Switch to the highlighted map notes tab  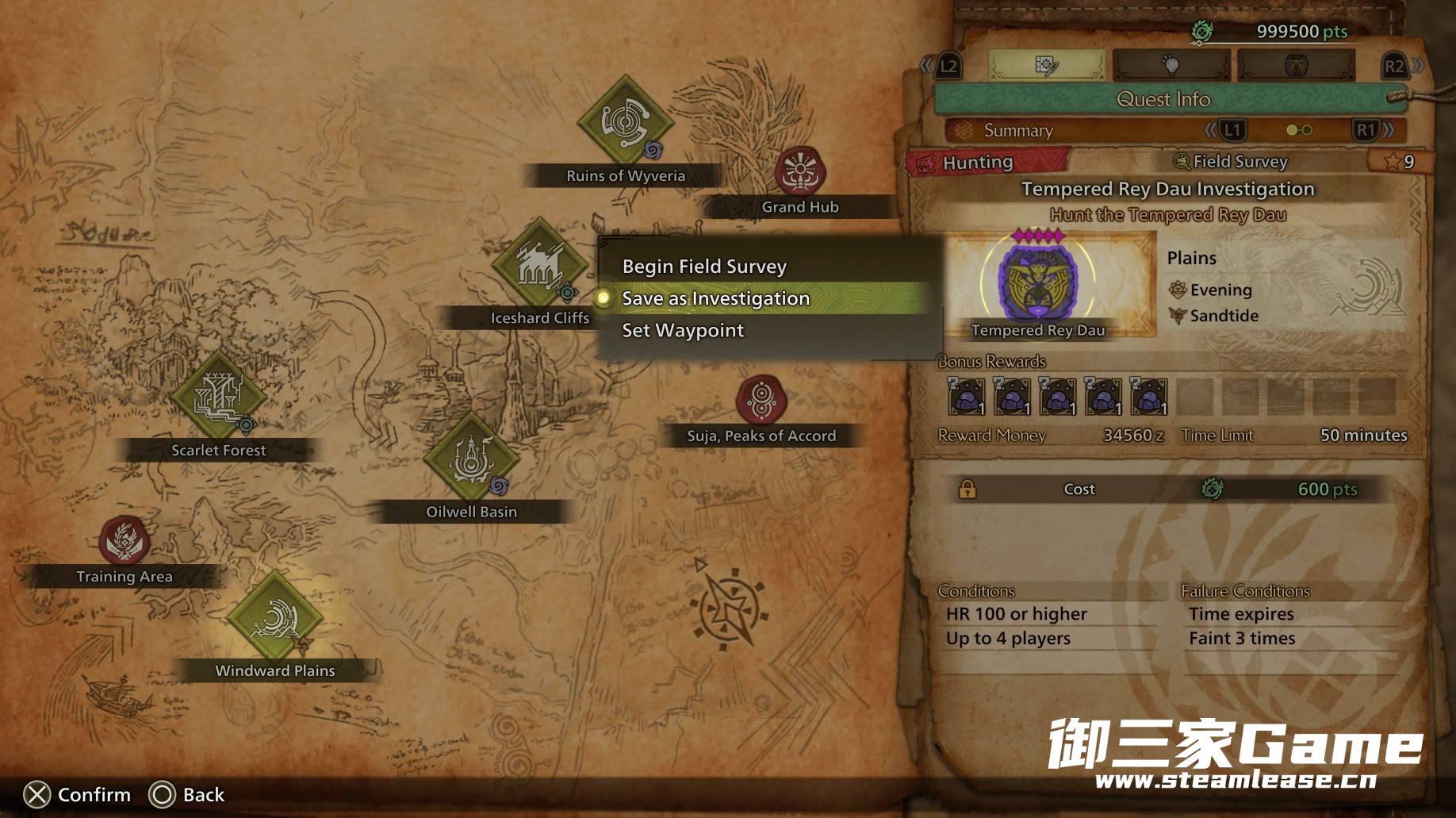point(1046,66)
